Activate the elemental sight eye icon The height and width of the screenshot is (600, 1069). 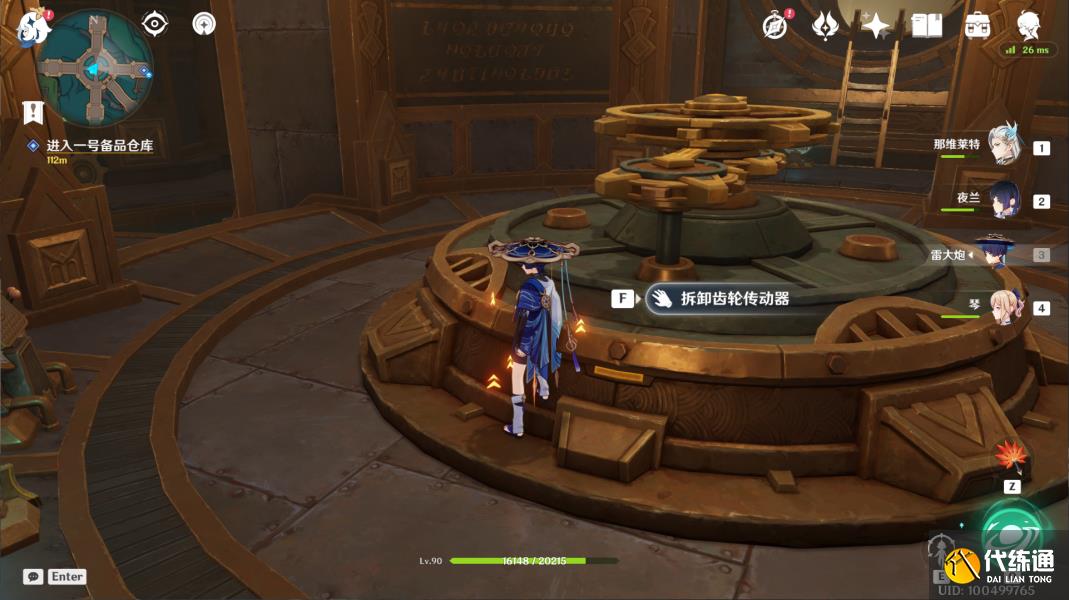pos(154,23)
